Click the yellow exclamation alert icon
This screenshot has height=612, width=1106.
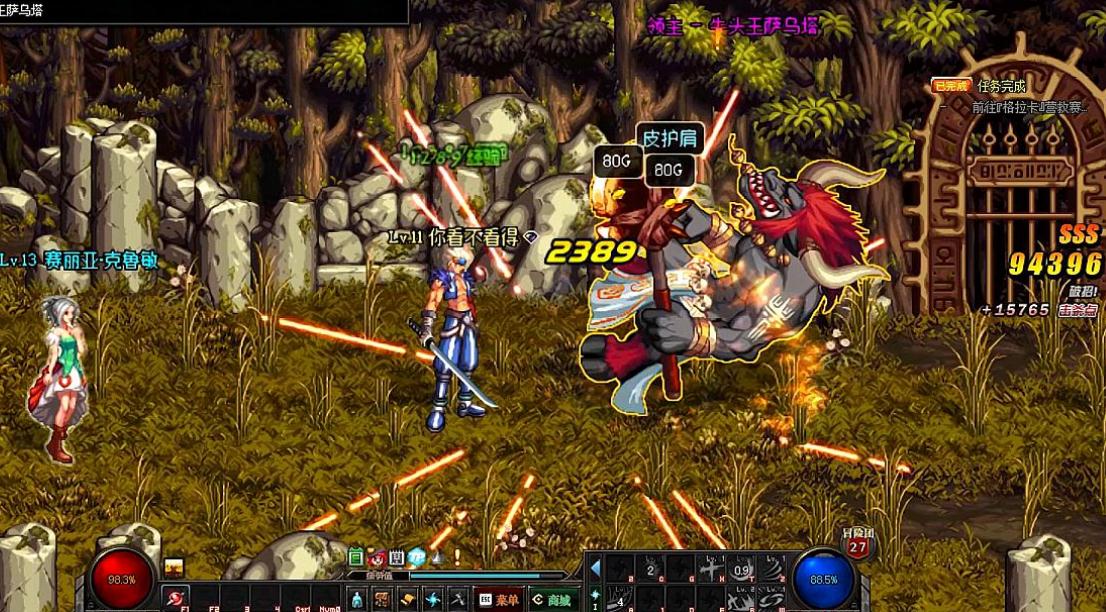point(456,557)
